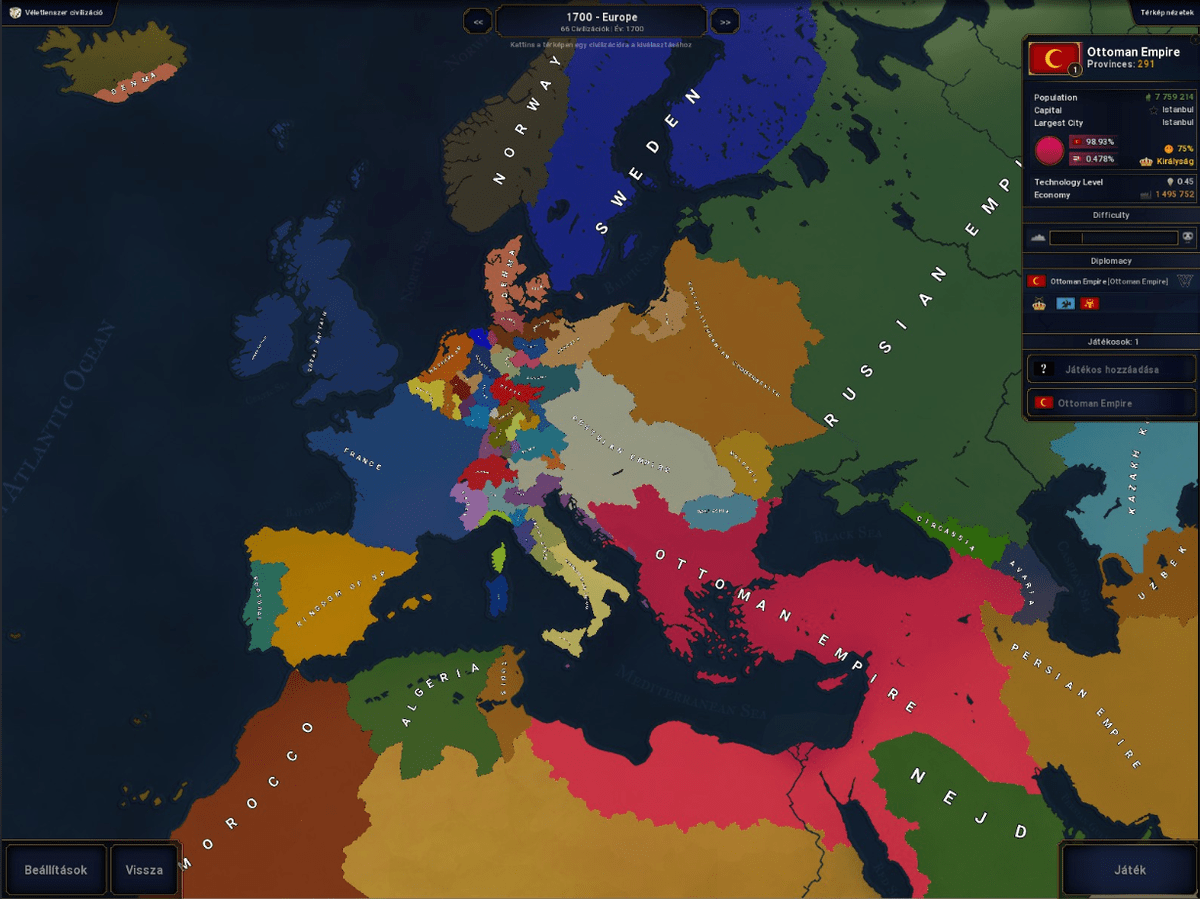
Task: Start the game with the Játék button
Action: coord(1130,869)
